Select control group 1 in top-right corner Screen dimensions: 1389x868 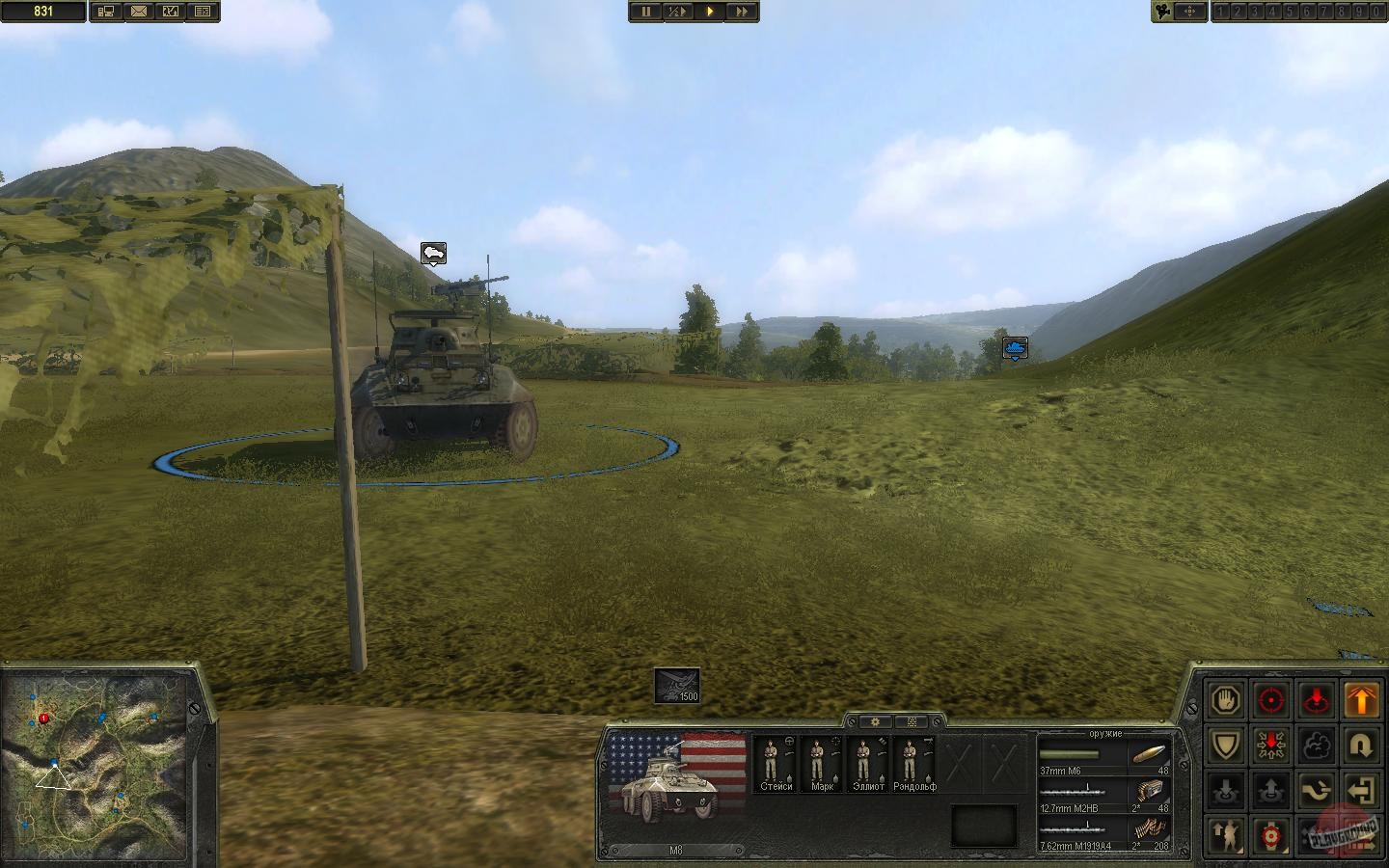click(1220, 11)
